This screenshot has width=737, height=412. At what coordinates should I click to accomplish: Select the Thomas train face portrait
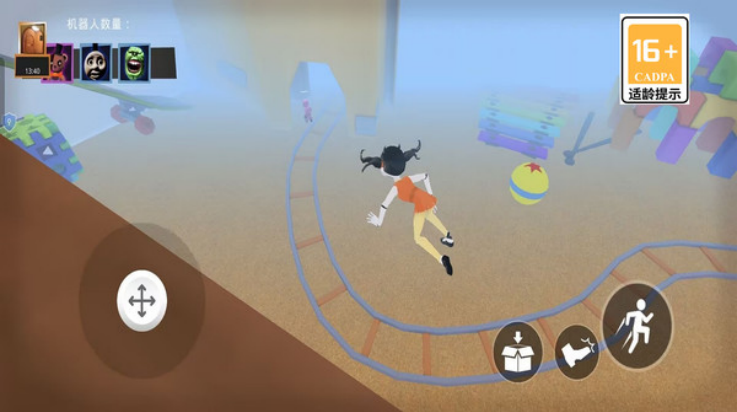click(97, 63)
